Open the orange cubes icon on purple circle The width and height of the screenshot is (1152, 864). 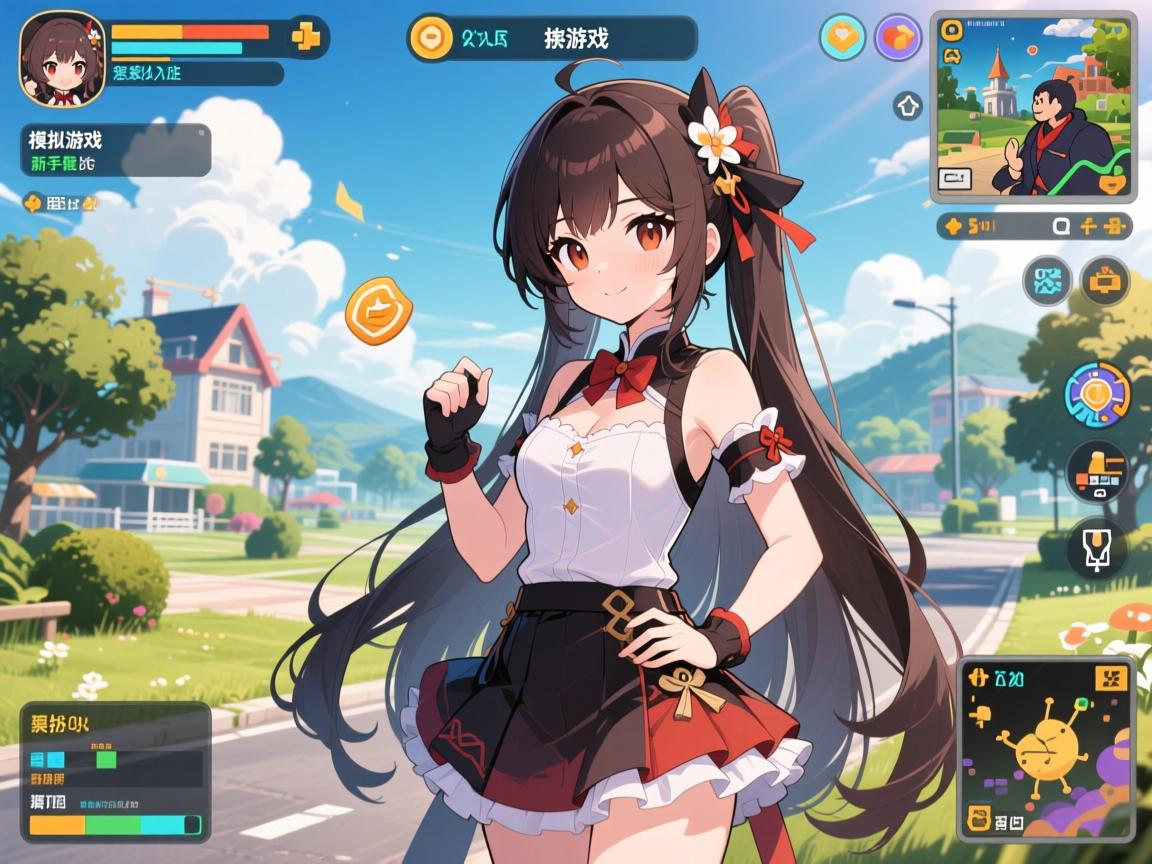(897, 38)
